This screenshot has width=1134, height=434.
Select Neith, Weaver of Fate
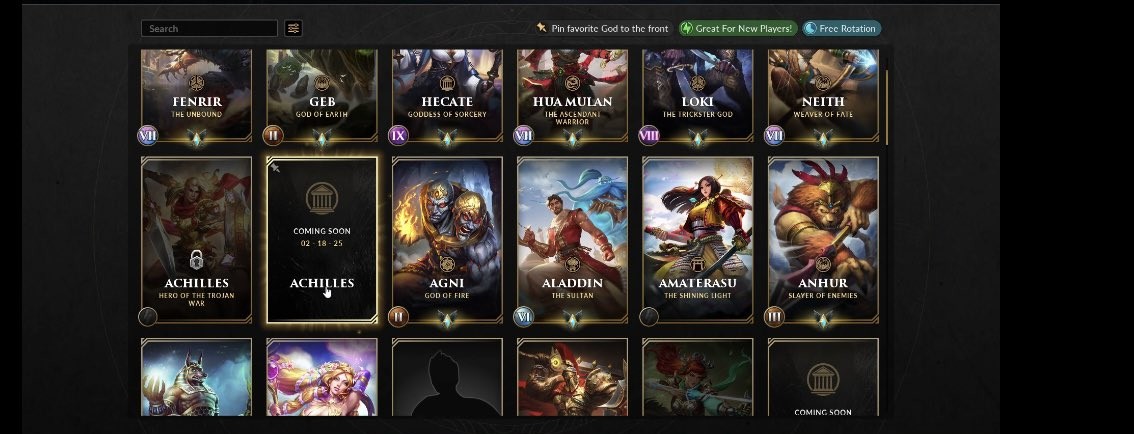point(823,97)
